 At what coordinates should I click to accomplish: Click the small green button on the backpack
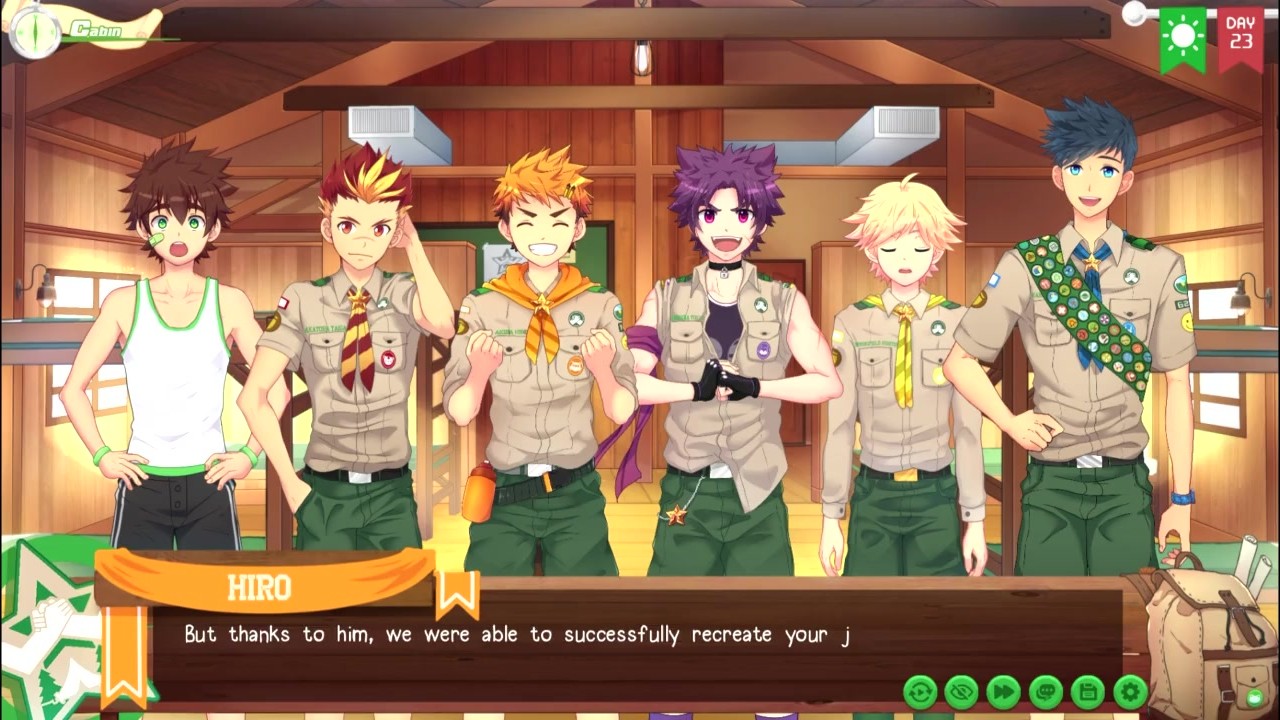click(1254, 697)
